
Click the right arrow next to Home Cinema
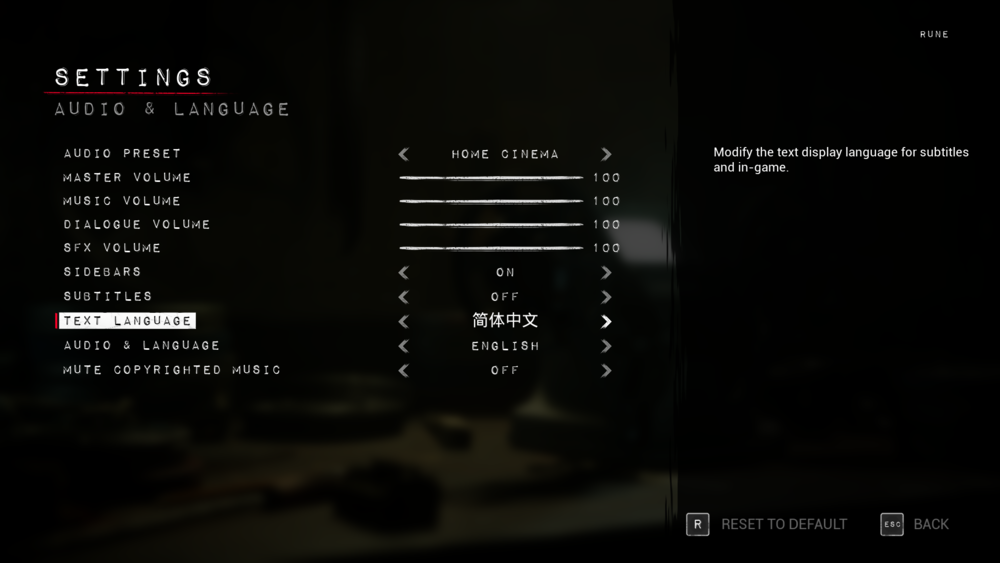pos(606,154)
